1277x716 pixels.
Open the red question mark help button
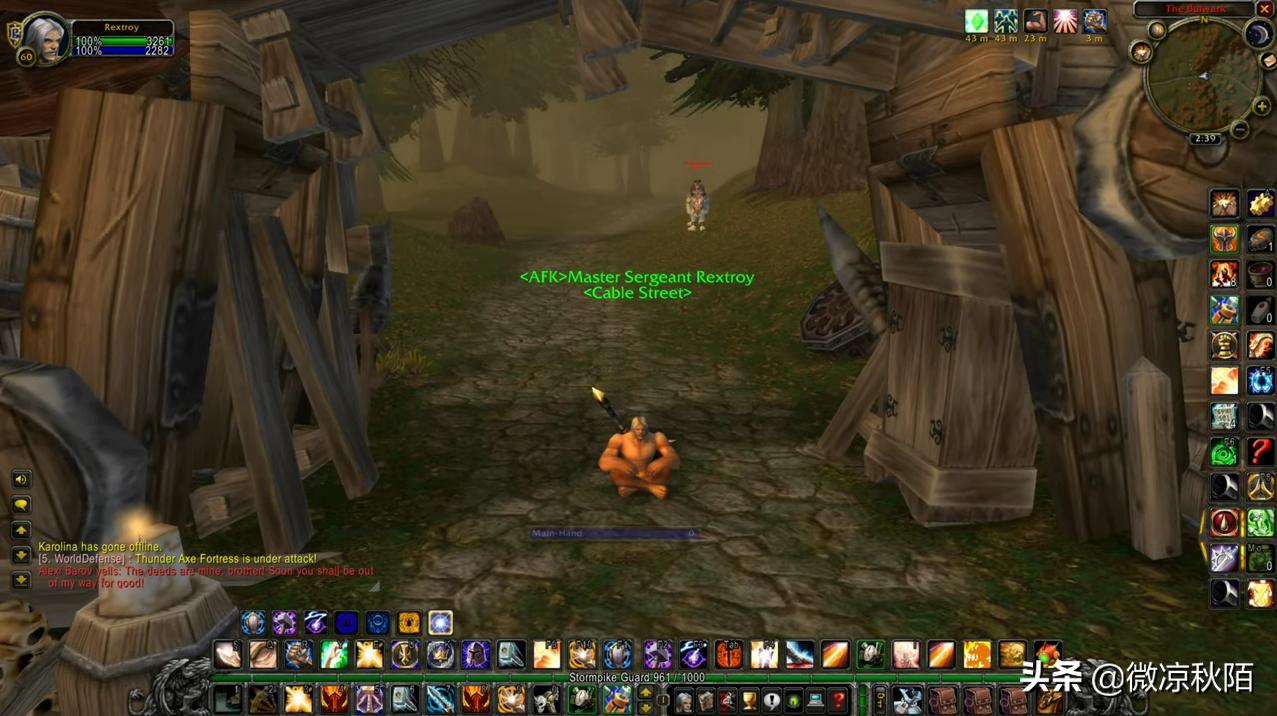(x=838, y=700)
